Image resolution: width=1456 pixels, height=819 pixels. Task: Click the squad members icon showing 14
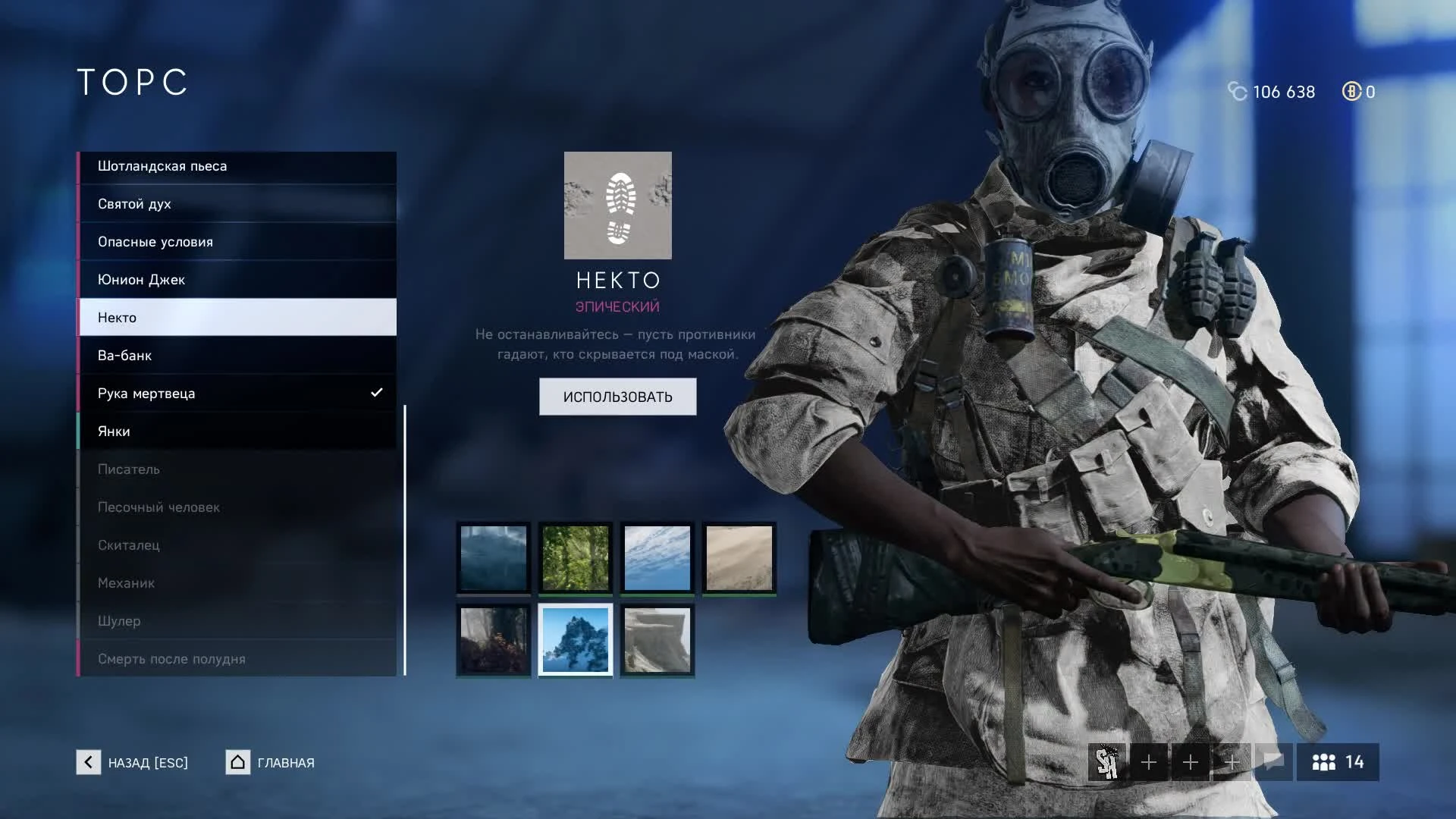pos(1337,762)
